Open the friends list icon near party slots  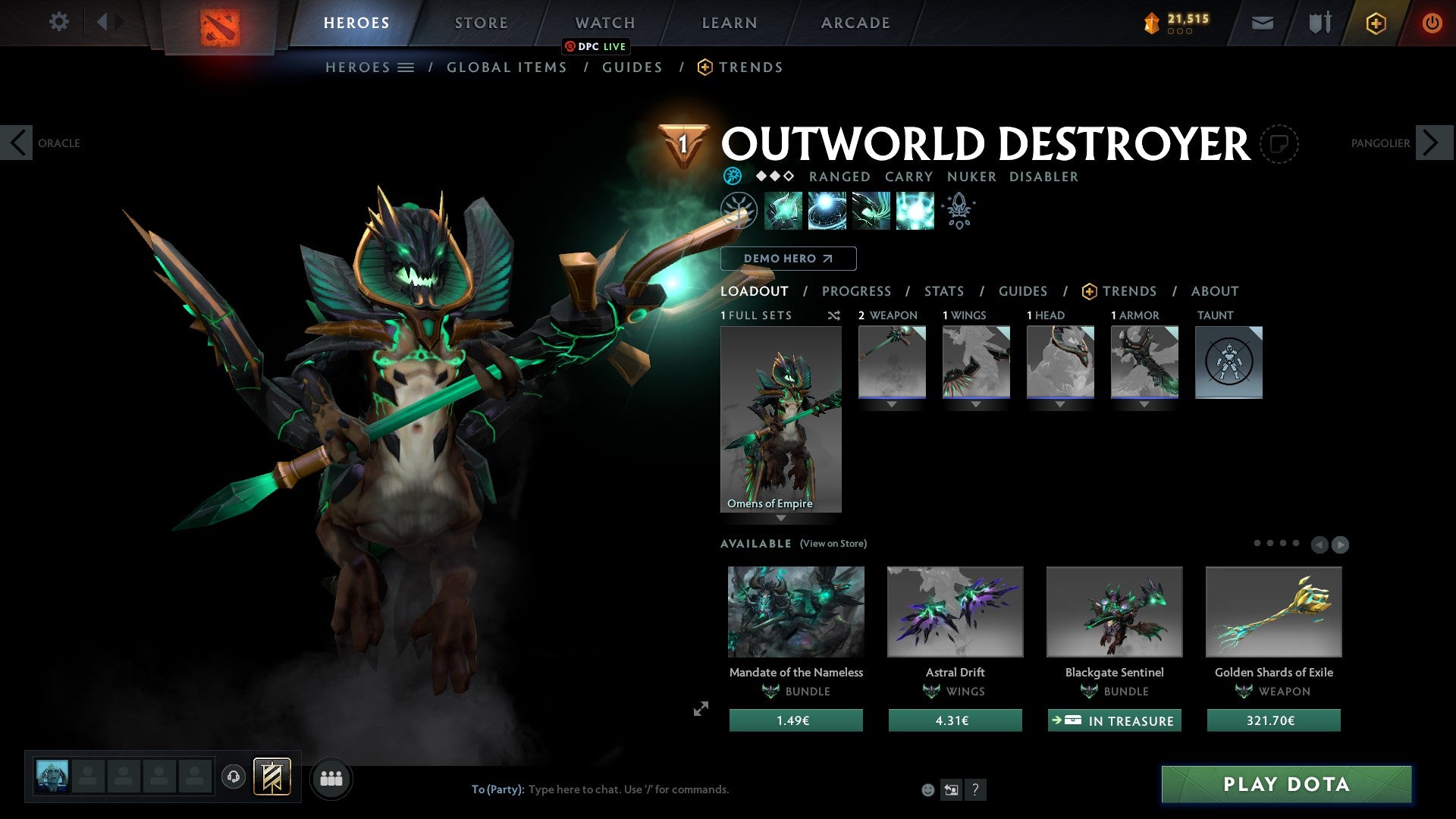click(331, 778)
